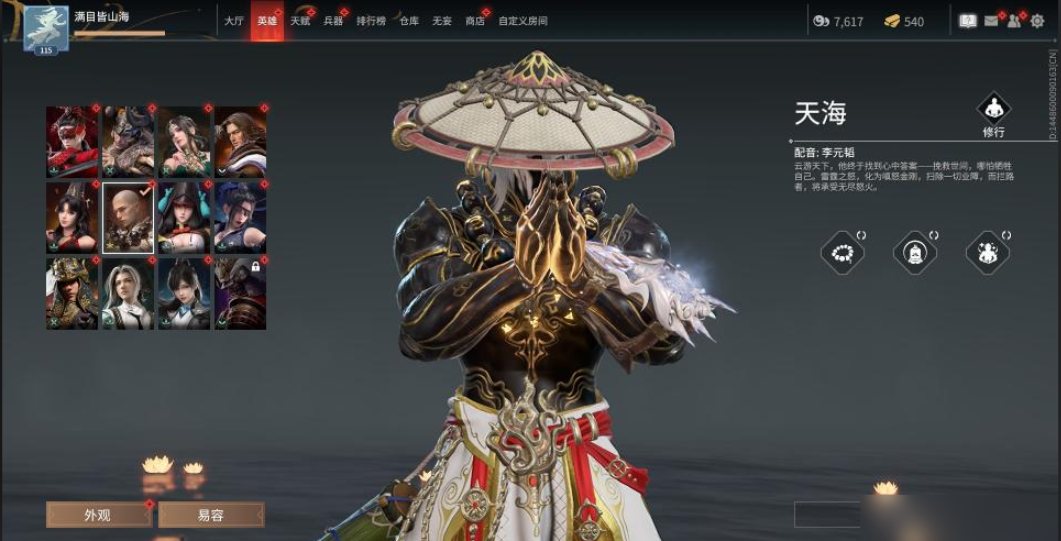Viewport: 1061px width, 541px height.
Task: Open the mail envelope icon
Action: click(992, 21)
